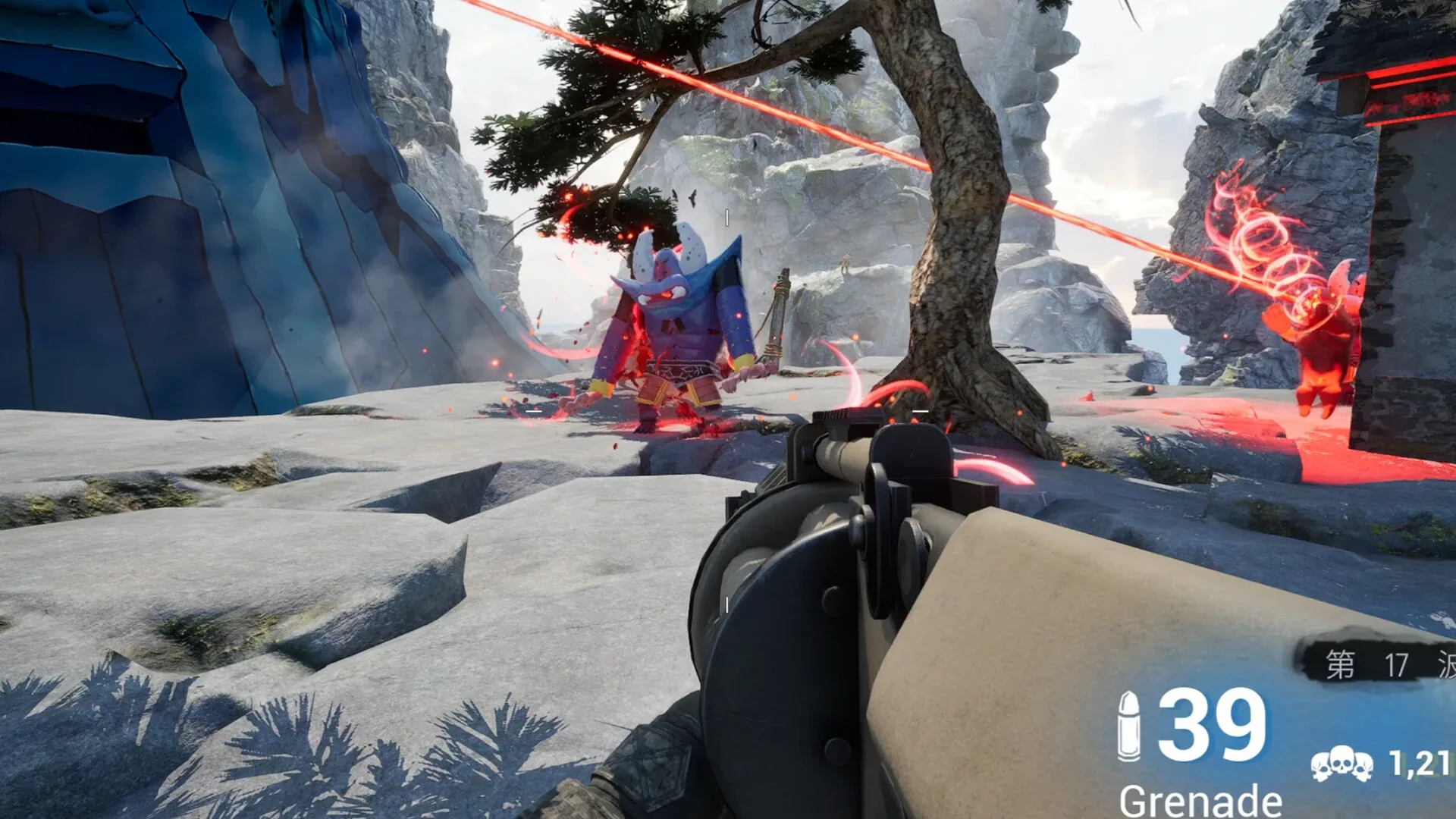This screenshot has width=1456, height=819.
Task: Click the blue cliff face on the left
Action: (x=190, y=227)
